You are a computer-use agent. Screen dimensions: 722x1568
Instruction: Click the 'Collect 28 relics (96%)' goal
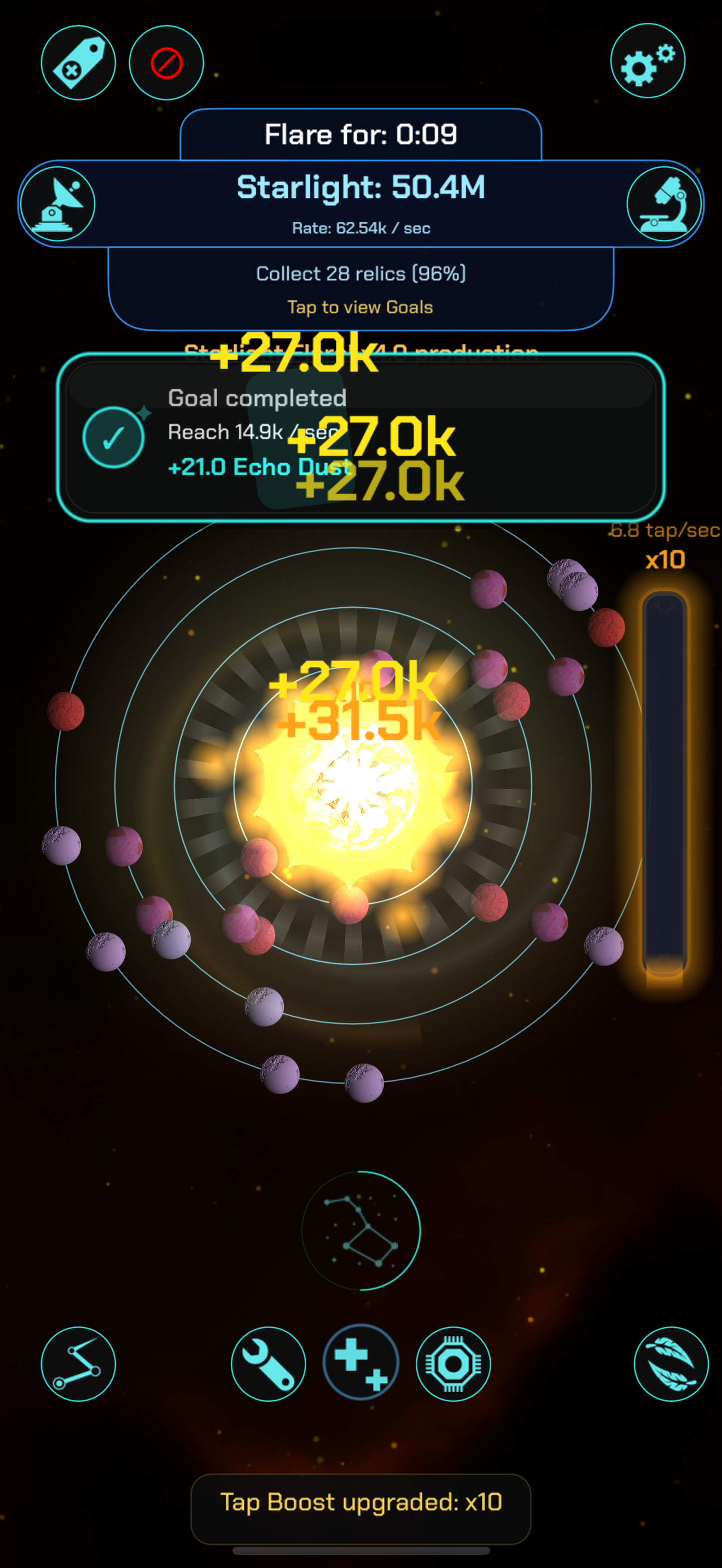pyautogui.click(x=360, y=273)
